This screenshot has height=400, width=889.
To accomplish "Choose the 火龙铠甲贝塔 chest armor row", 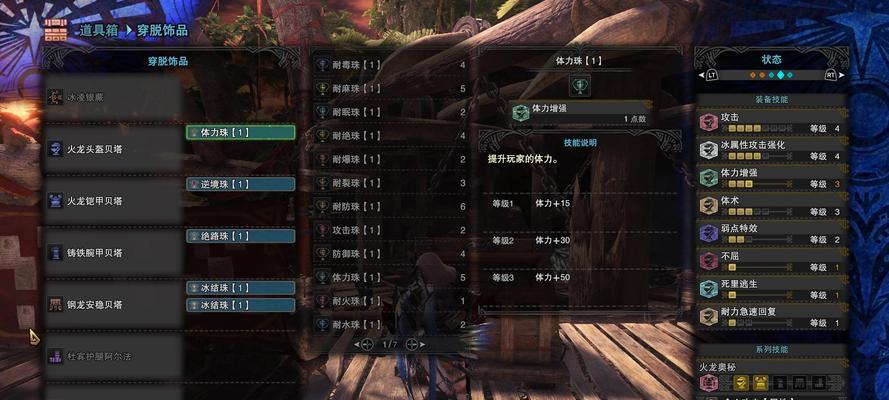I will [x=112, y=201].
